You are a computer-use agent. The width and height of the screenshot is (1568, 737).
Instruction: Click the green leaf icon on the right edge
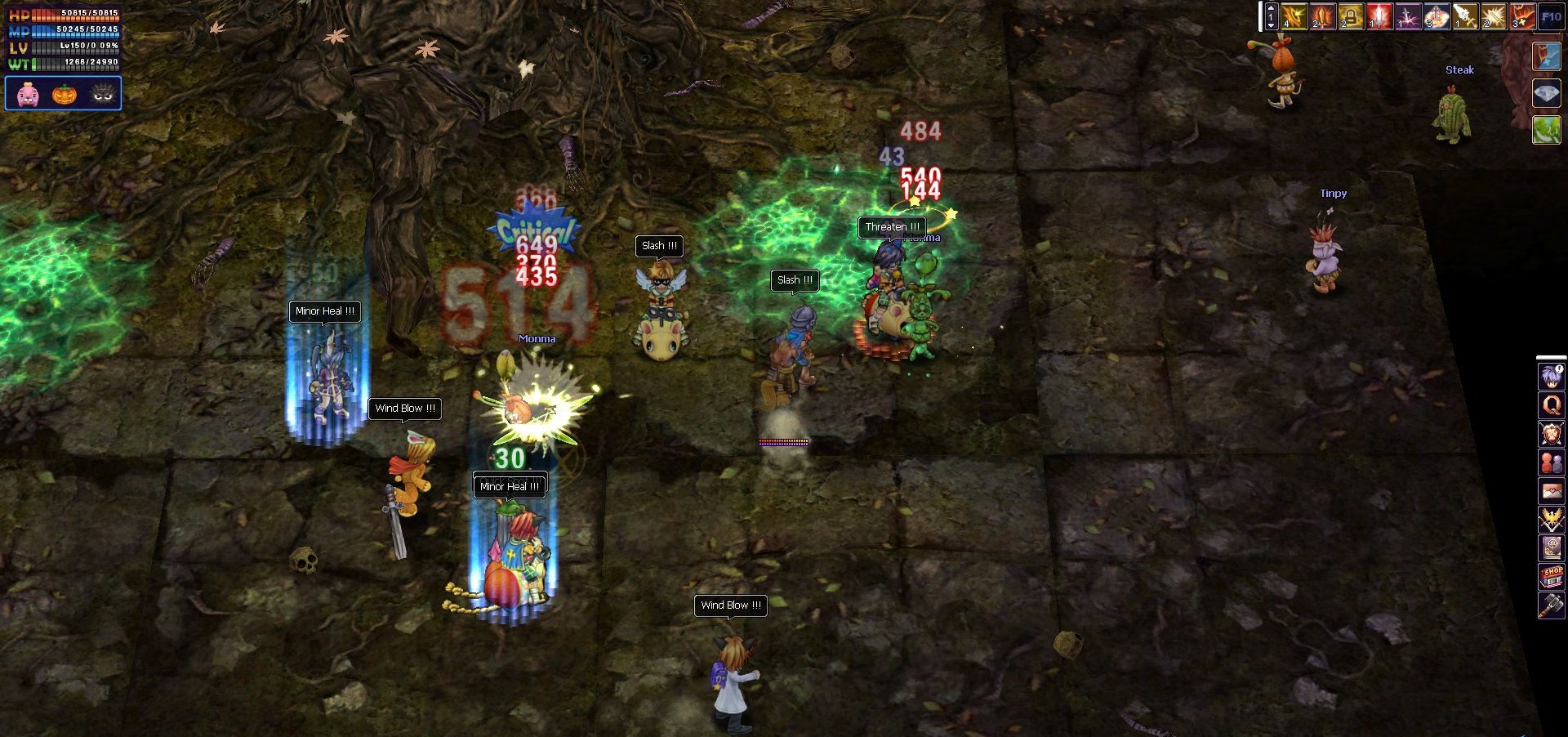click(1547, 127)
